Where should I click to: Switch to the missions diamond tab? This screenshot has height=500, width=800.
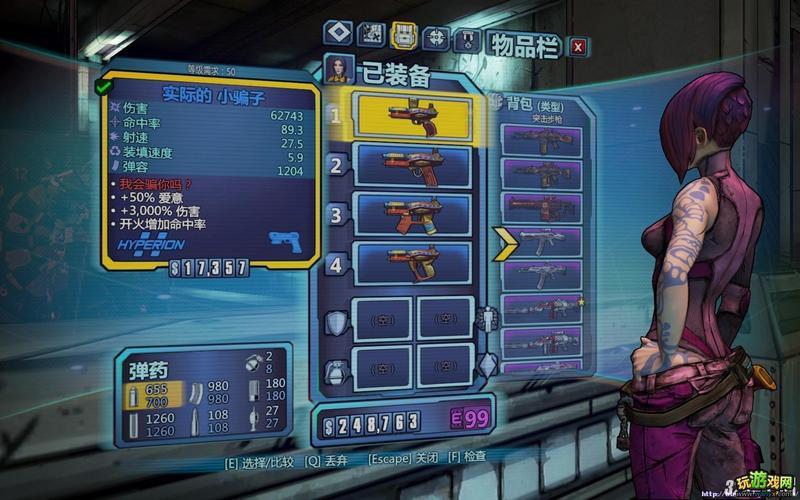[337, 35]
